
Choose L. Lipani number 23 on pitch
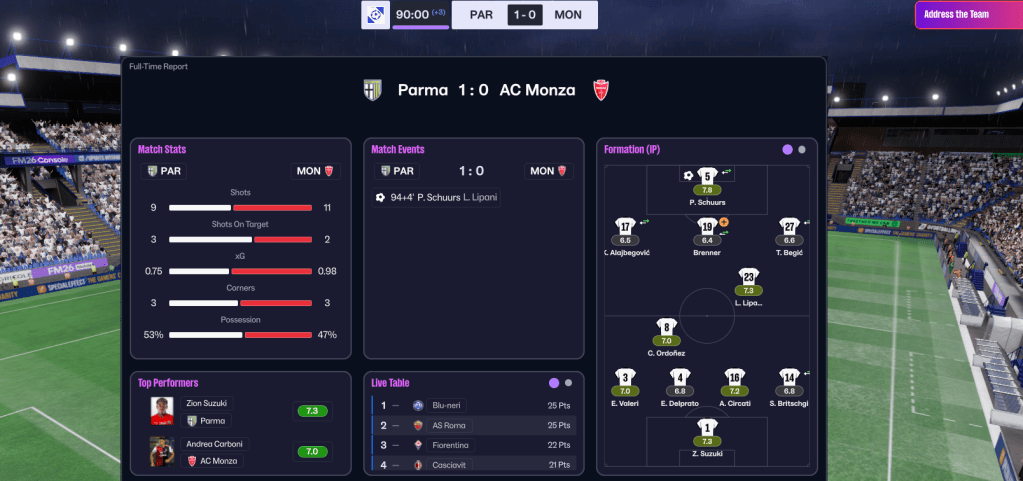(x=749, y=277)
